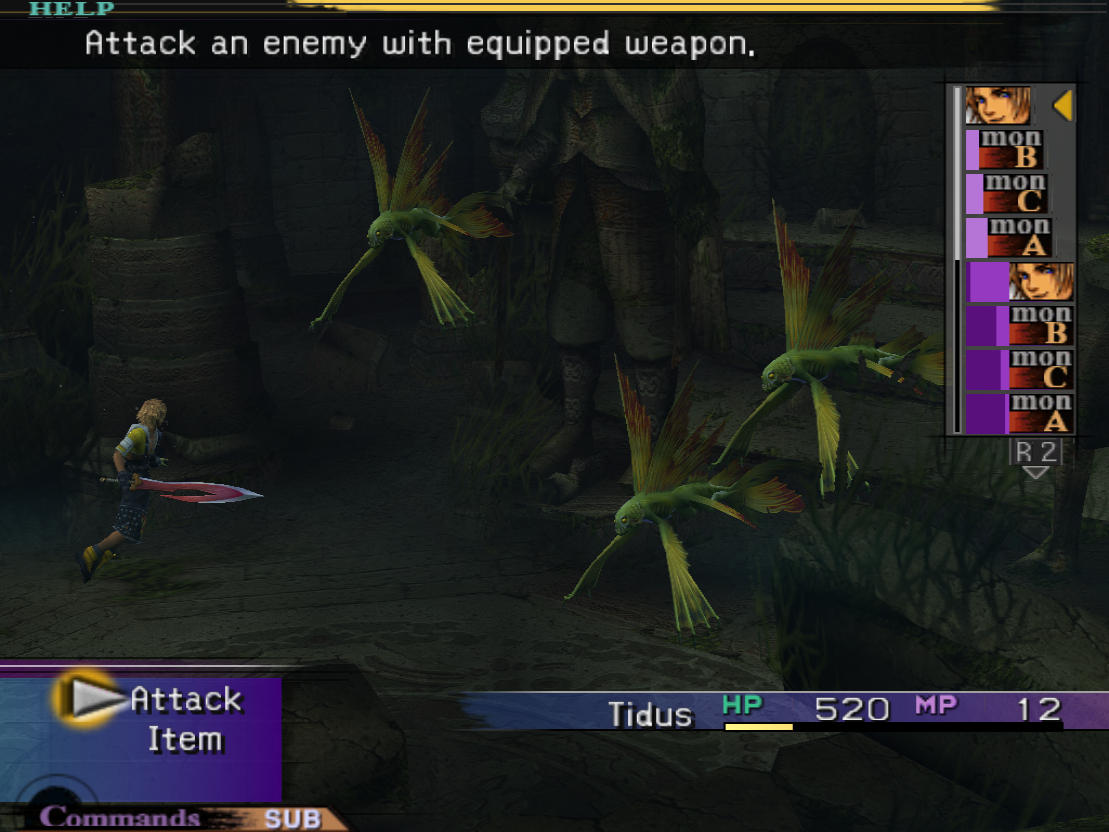The width and height of the screenshot is (1109, 832).
Task: Choose Item from the battle menu
Action: point(185,740)
